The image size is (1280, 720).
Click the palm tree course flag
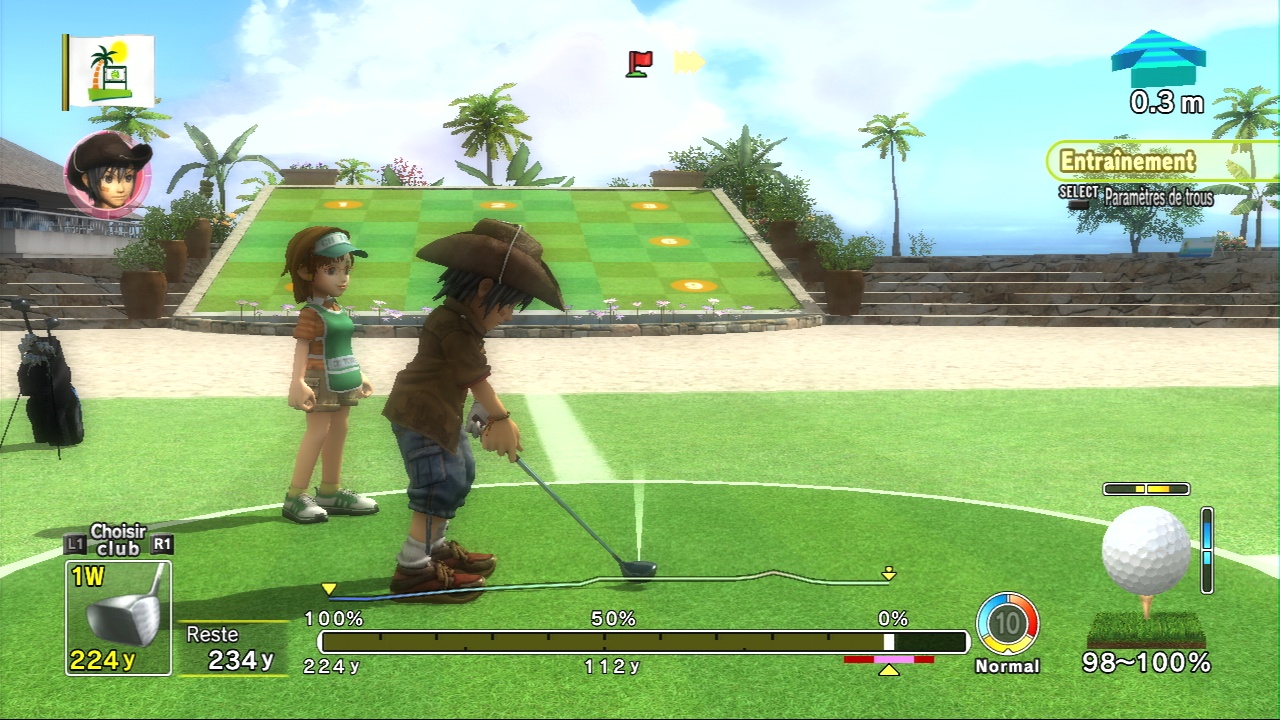pyautogui.click(x=110, y=71)
